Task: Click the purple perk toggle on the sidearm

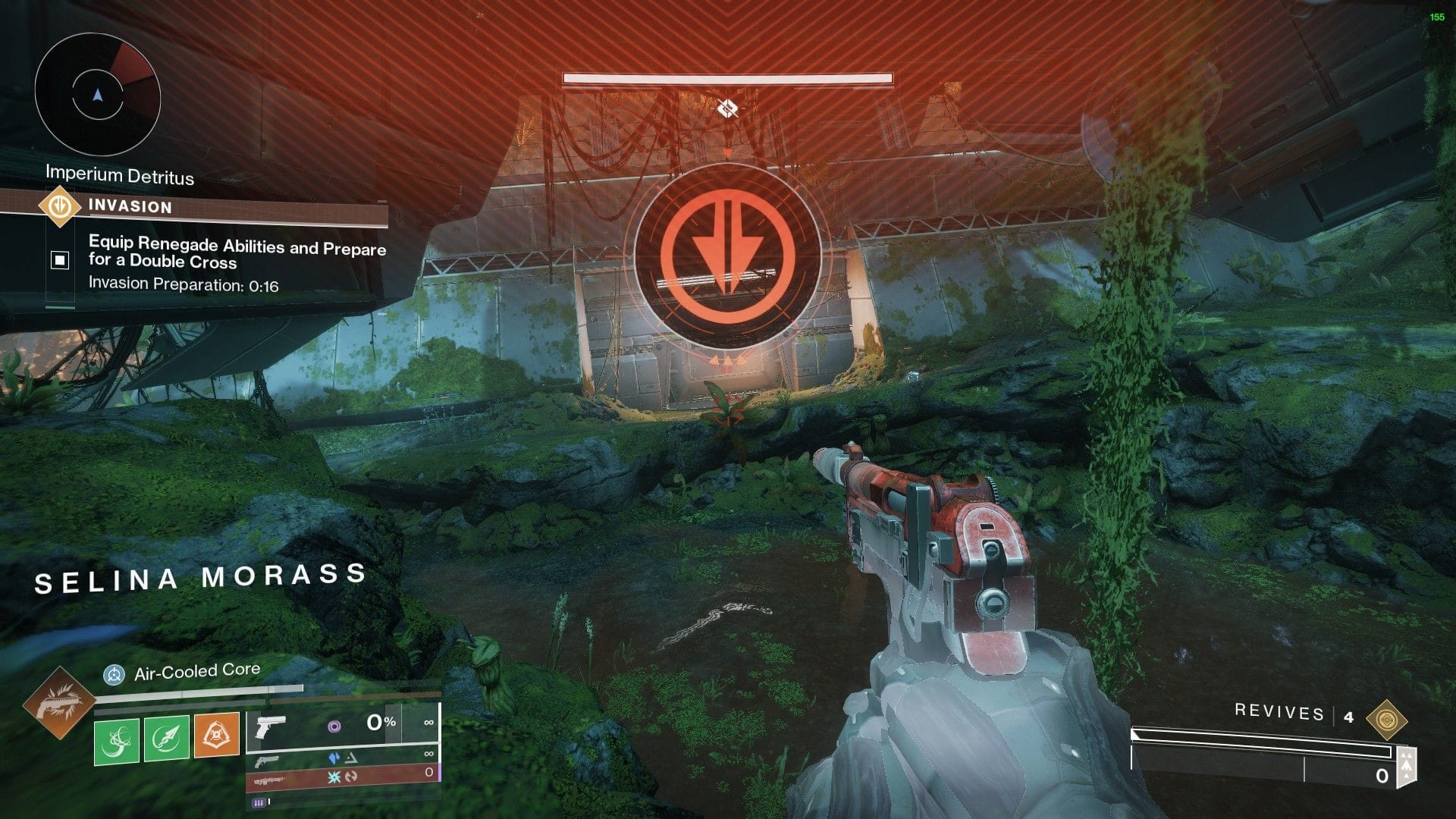Action: tap(336, 726)
